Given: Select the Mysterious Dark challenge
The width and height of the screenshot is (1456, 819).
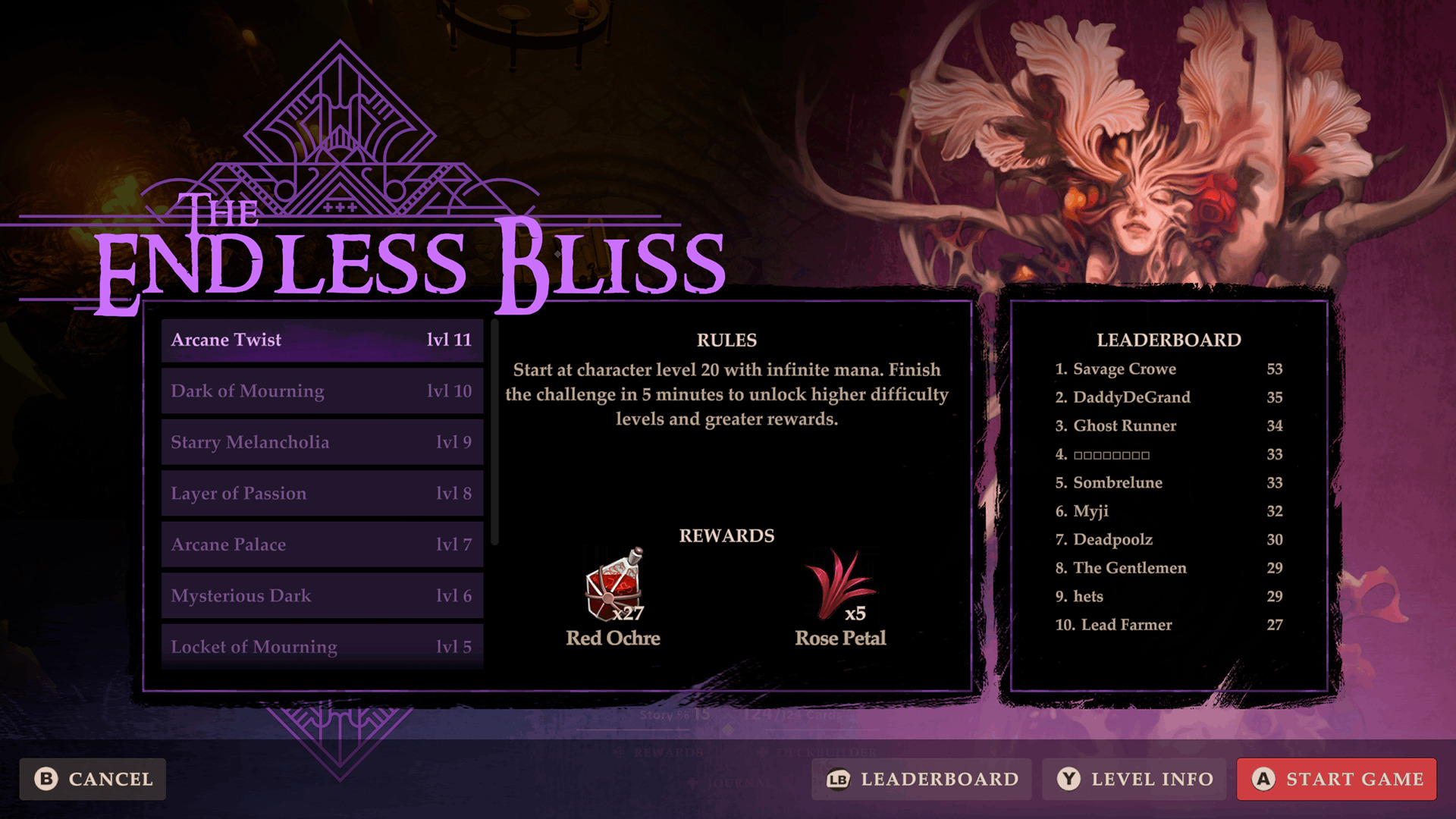Looking at the screenshot, I should point(322,595).
